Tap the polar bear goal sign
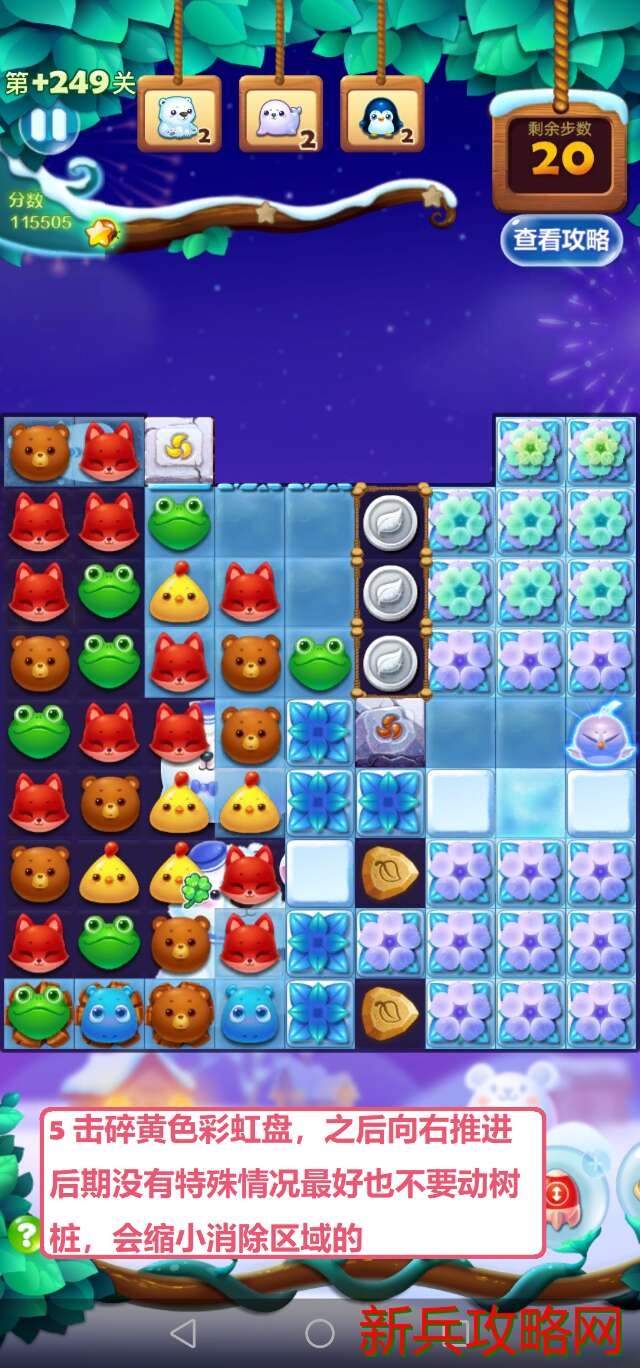 [179, 115]
